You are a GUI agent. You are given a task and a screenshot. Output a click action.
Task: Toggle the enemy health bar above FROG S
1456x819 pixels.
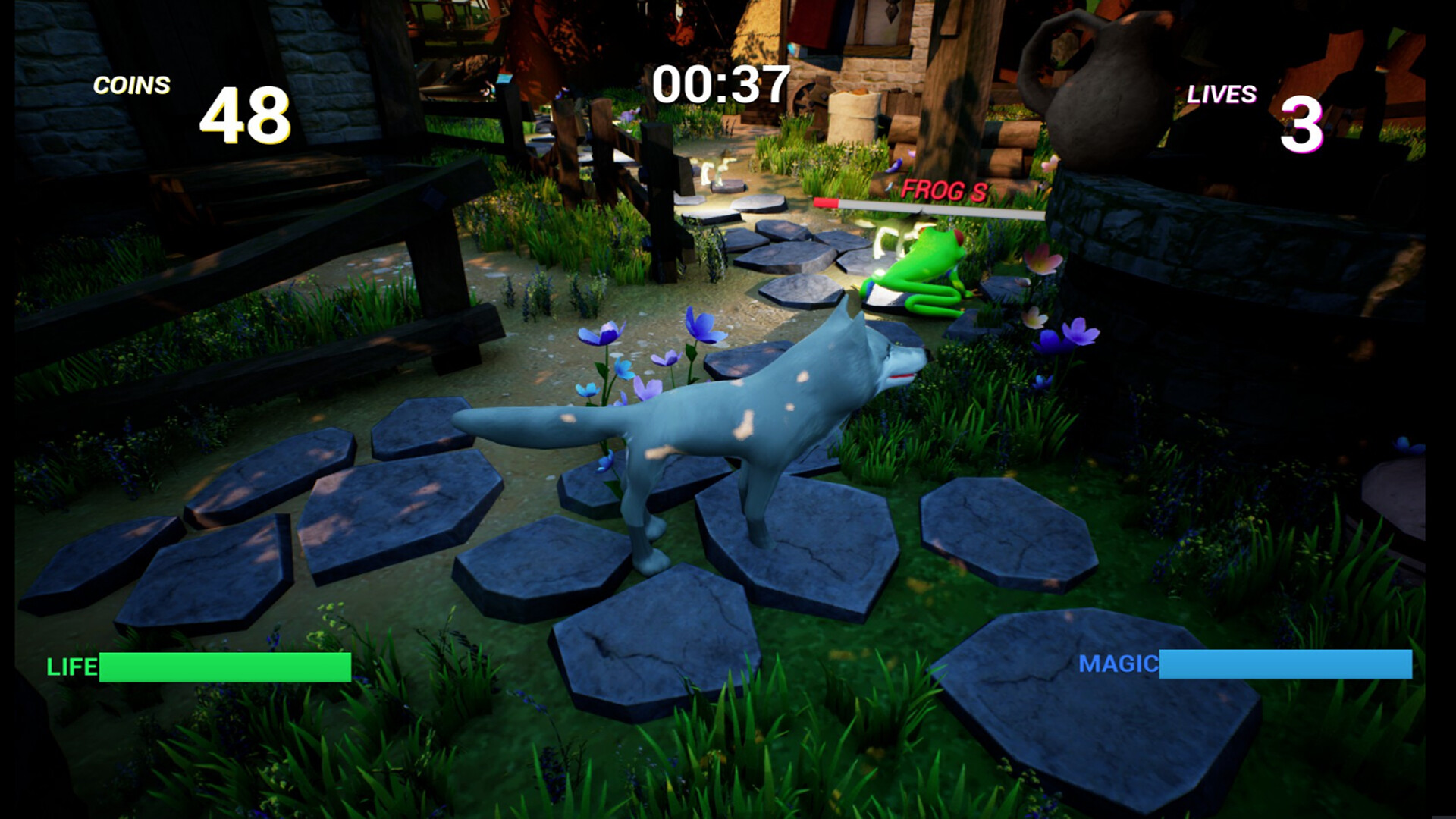tap(925, 205)
